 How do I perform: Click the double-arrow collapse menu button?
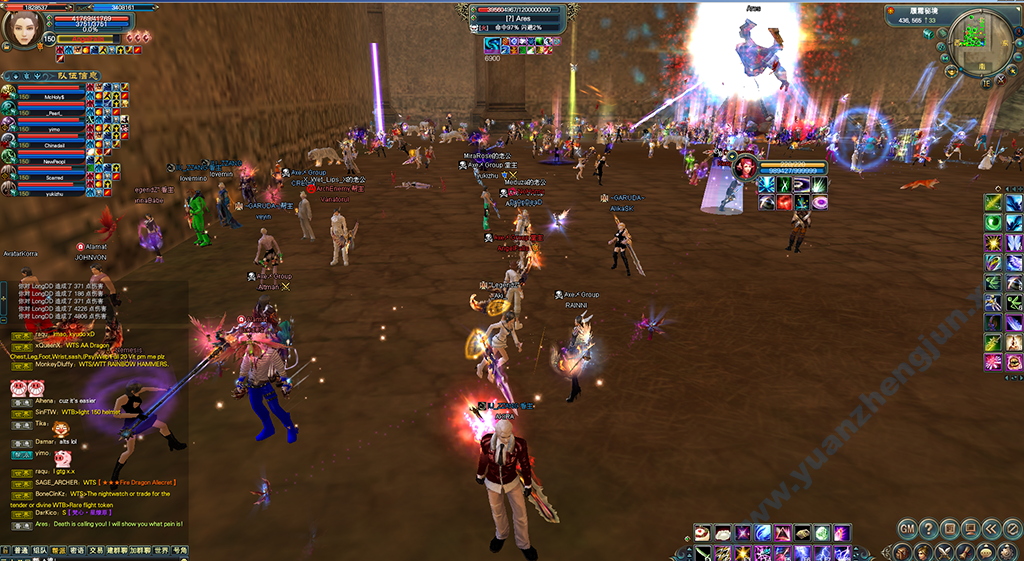(990, 528)
